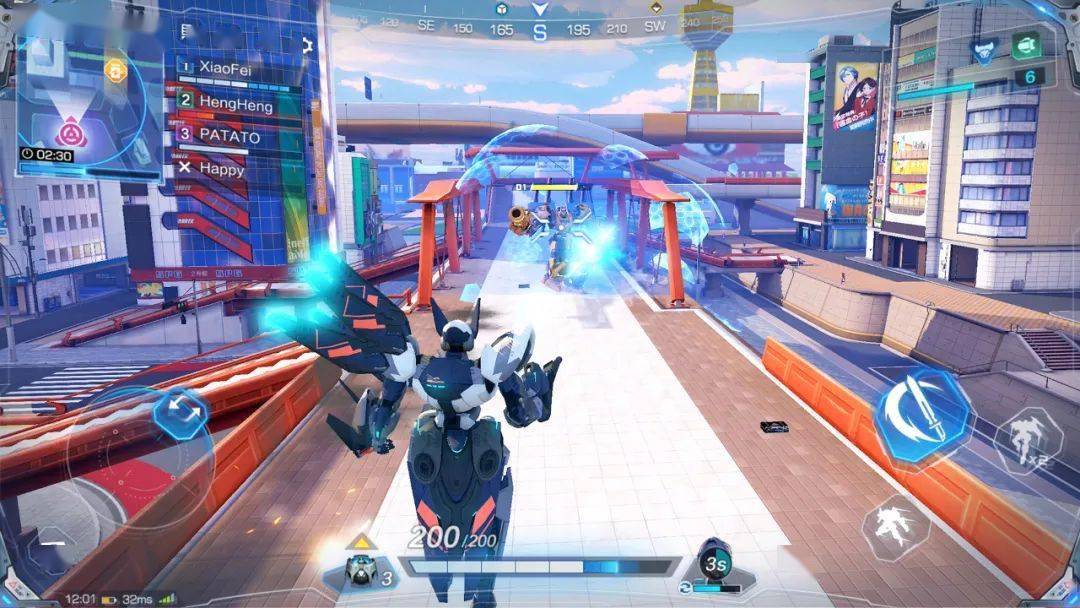This screenshot has width=1080, height=608.
Task: Tap the green icon above the 6 counter
Action: click(x=1025, y=45)
